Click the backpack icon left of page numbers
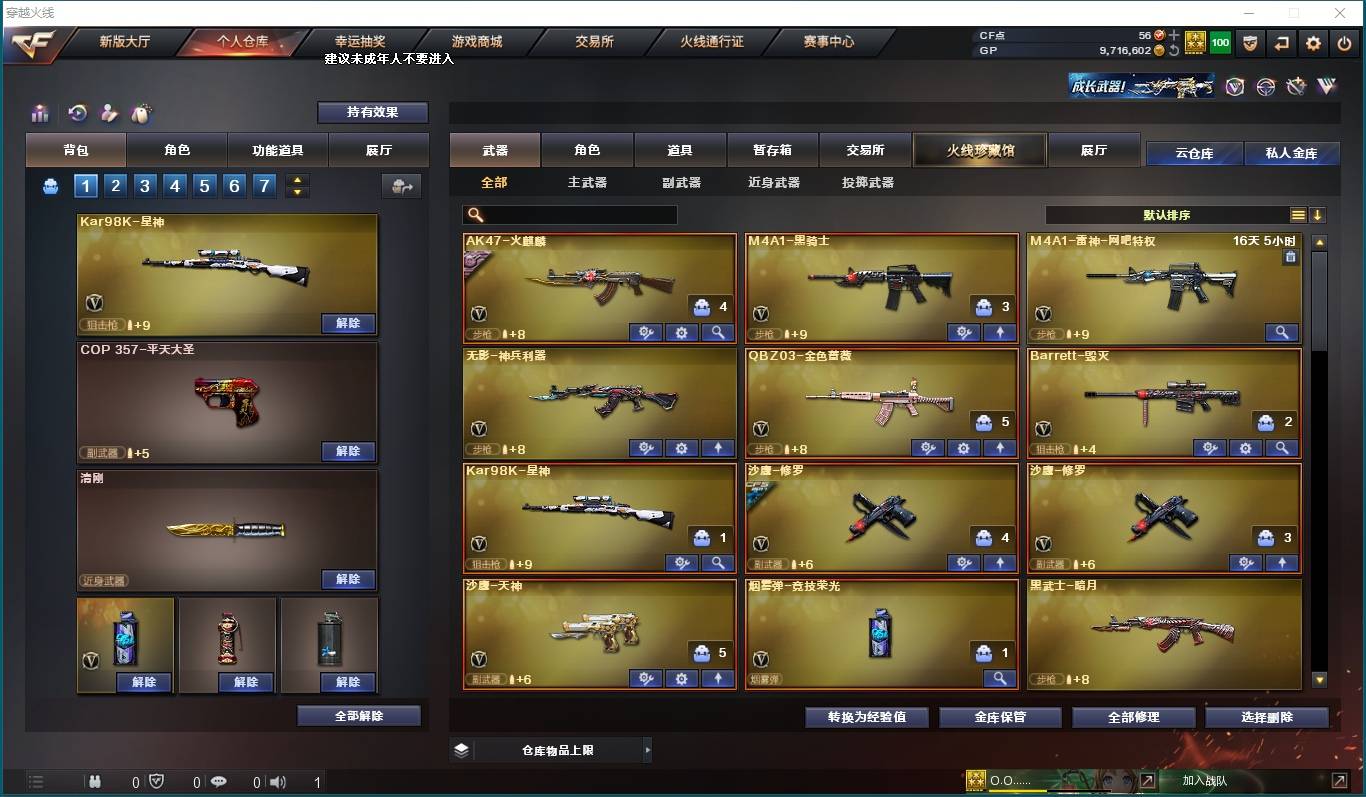 pyautogui.click(x=50, y=185)
